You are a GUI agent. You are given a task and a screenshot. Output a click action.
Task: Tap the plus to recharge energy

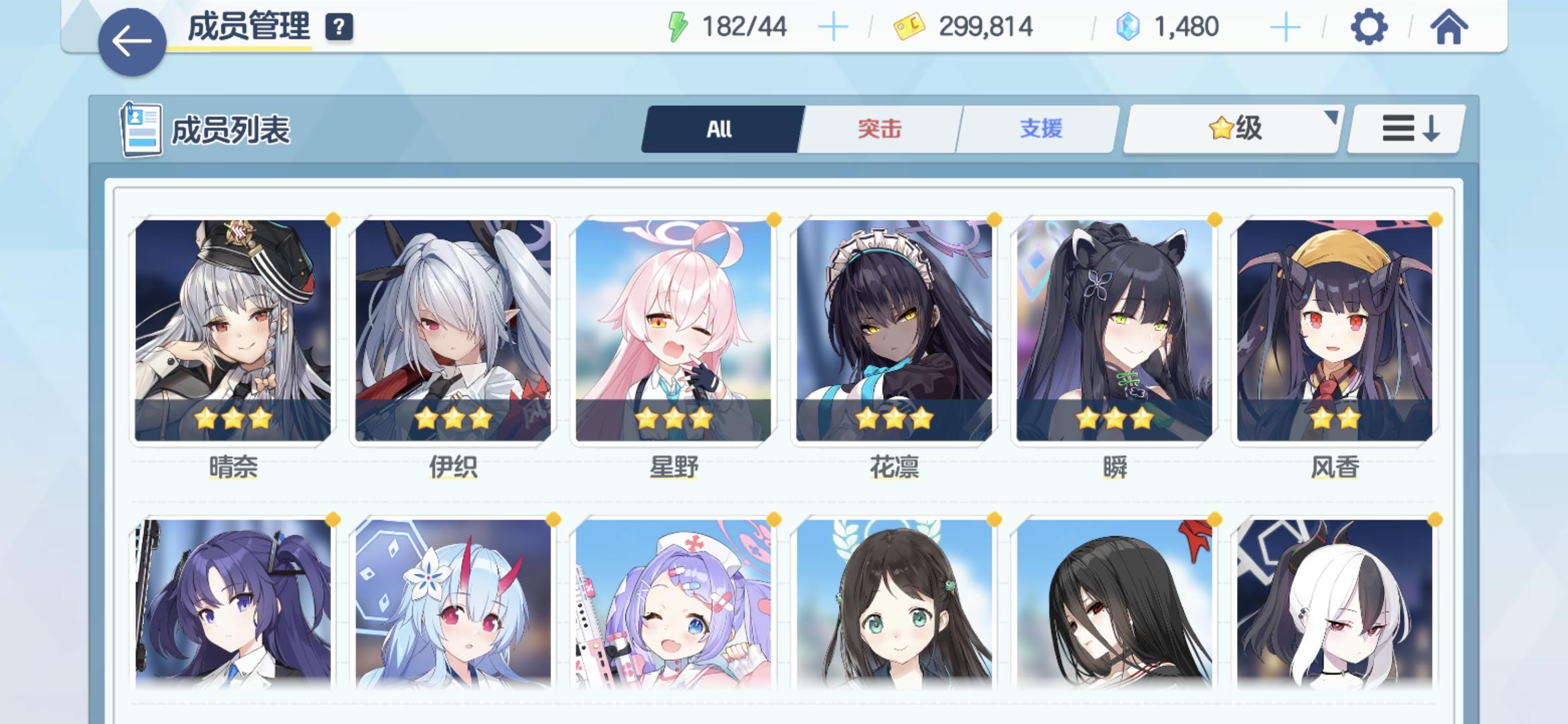[x=833, y=25]
